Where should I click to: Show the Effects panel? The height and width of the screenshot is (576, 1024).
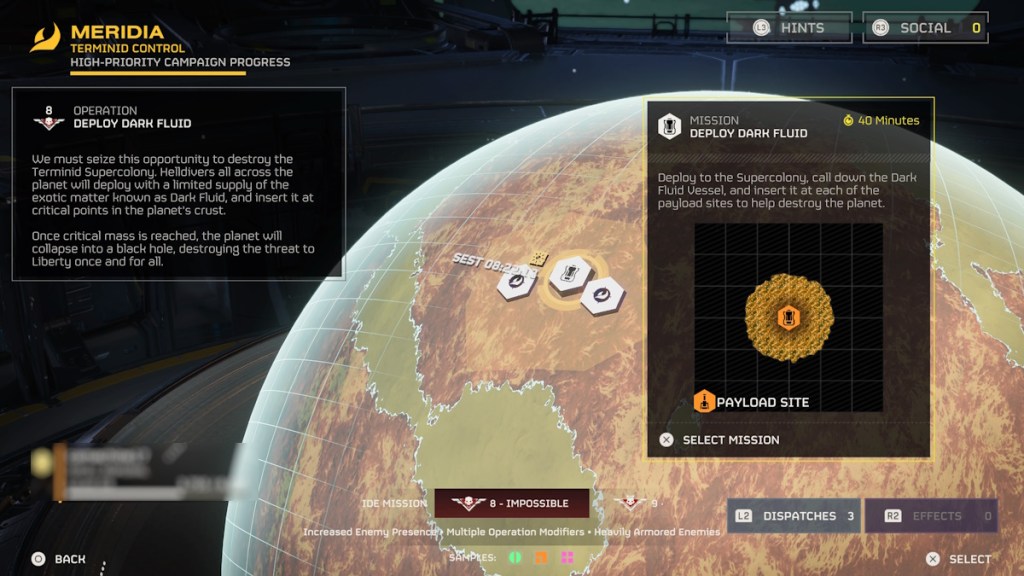tap(930, 516)
